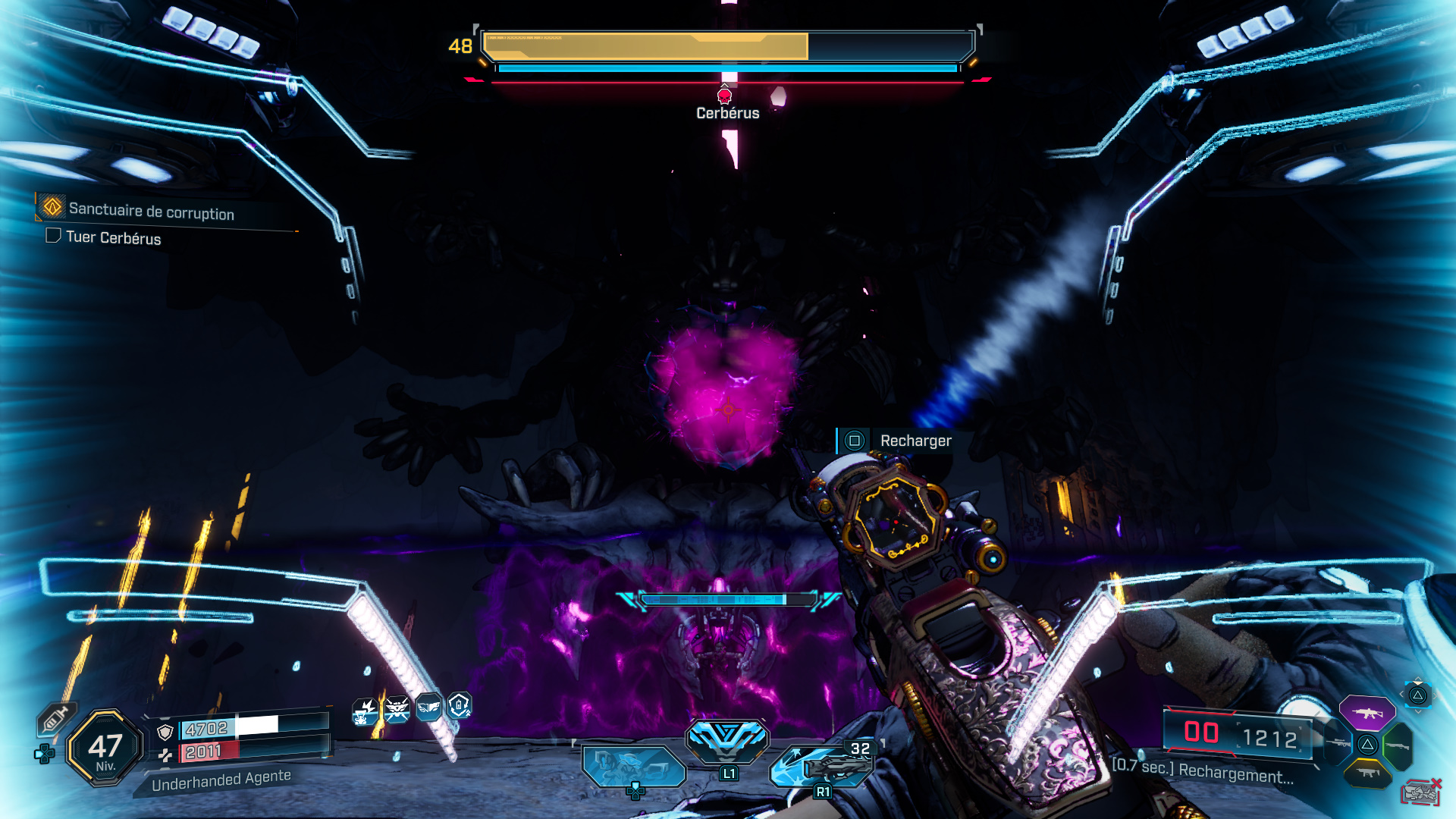1456x819 pixels.
Task: Open the level 47 character badge
Action: (105, 748)
